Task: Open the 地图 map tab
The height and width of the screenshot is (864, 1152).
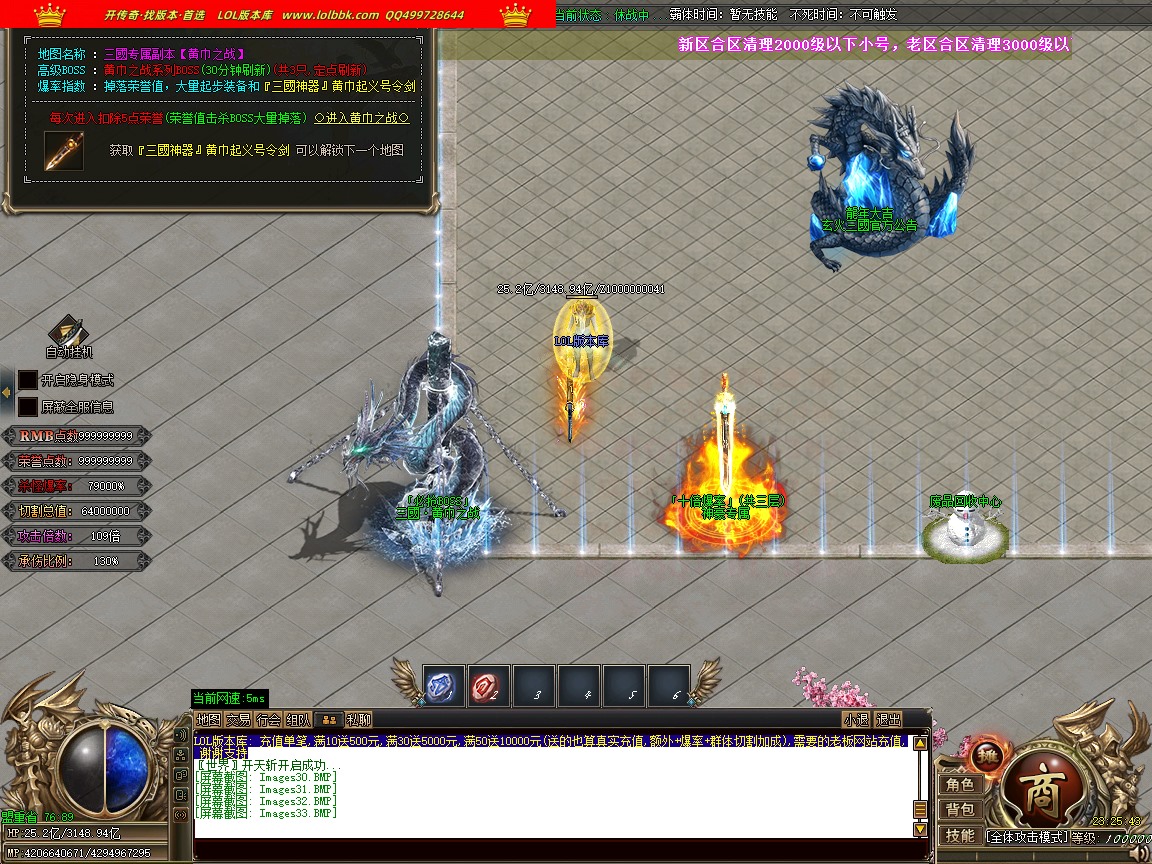Action: 208,719
